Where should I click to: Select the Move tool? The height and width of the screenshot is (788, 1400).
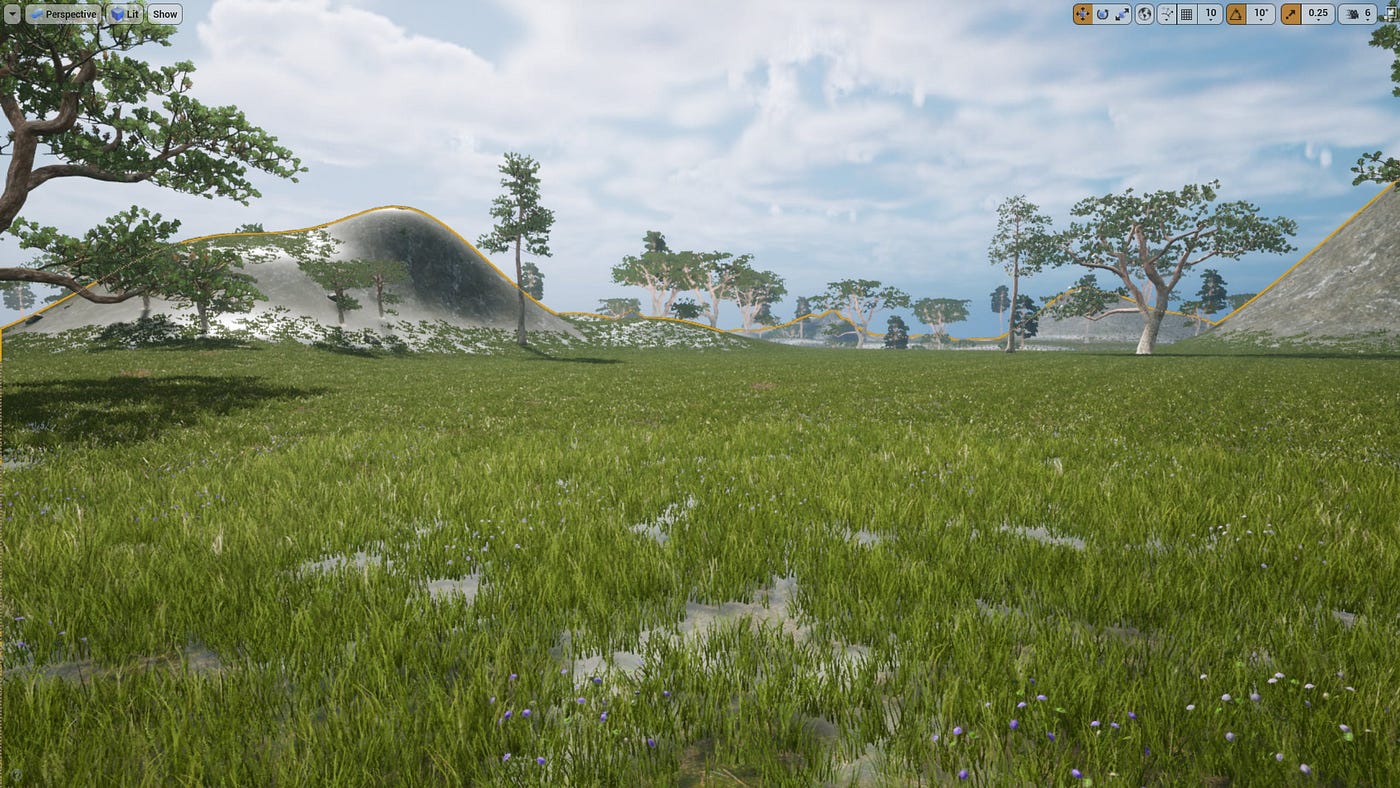pyautogui.click(x=1081, y=13)
